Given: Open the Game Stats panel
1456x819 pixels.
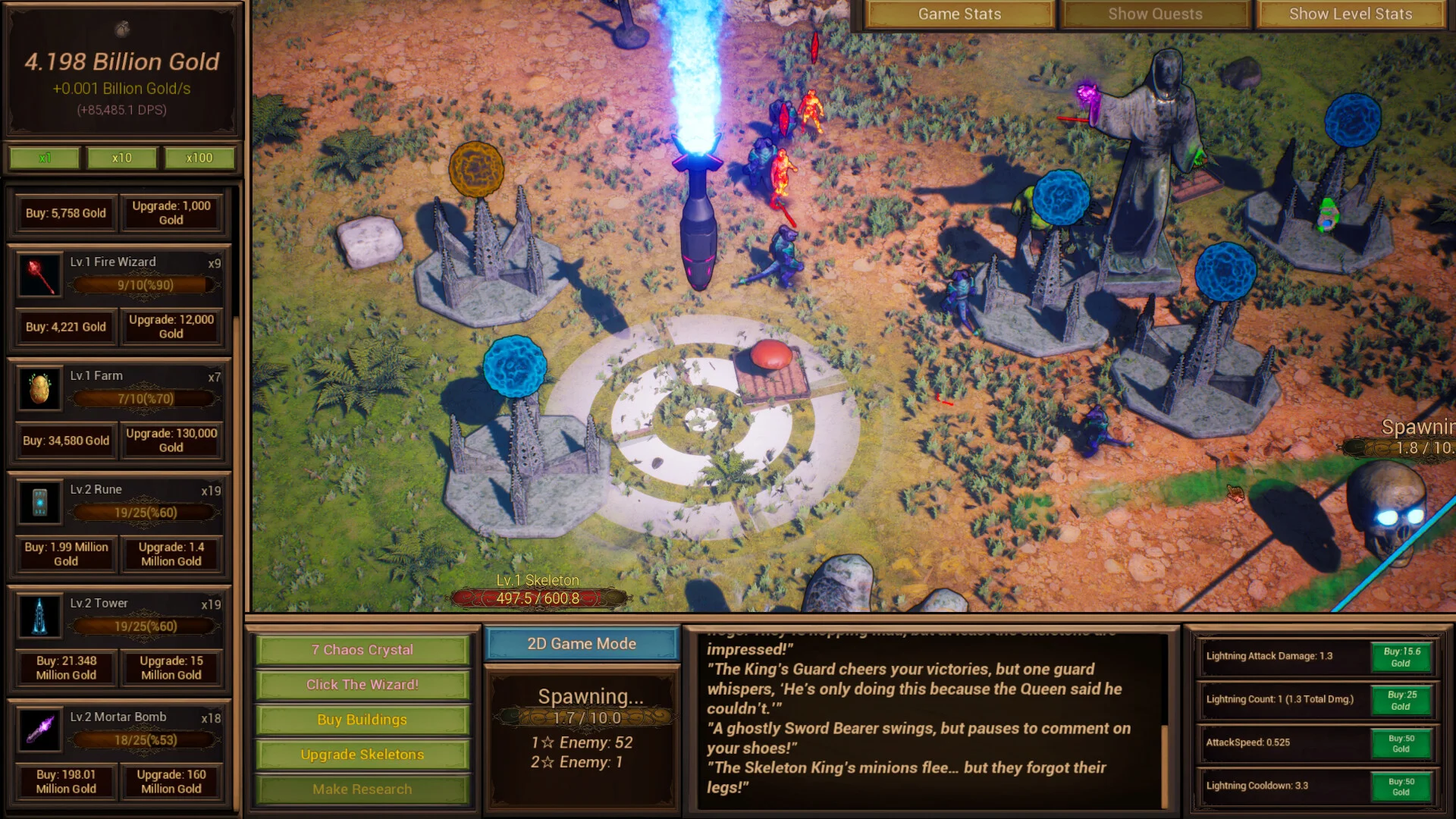Looking at the screenshot, I should pos(959,14).
